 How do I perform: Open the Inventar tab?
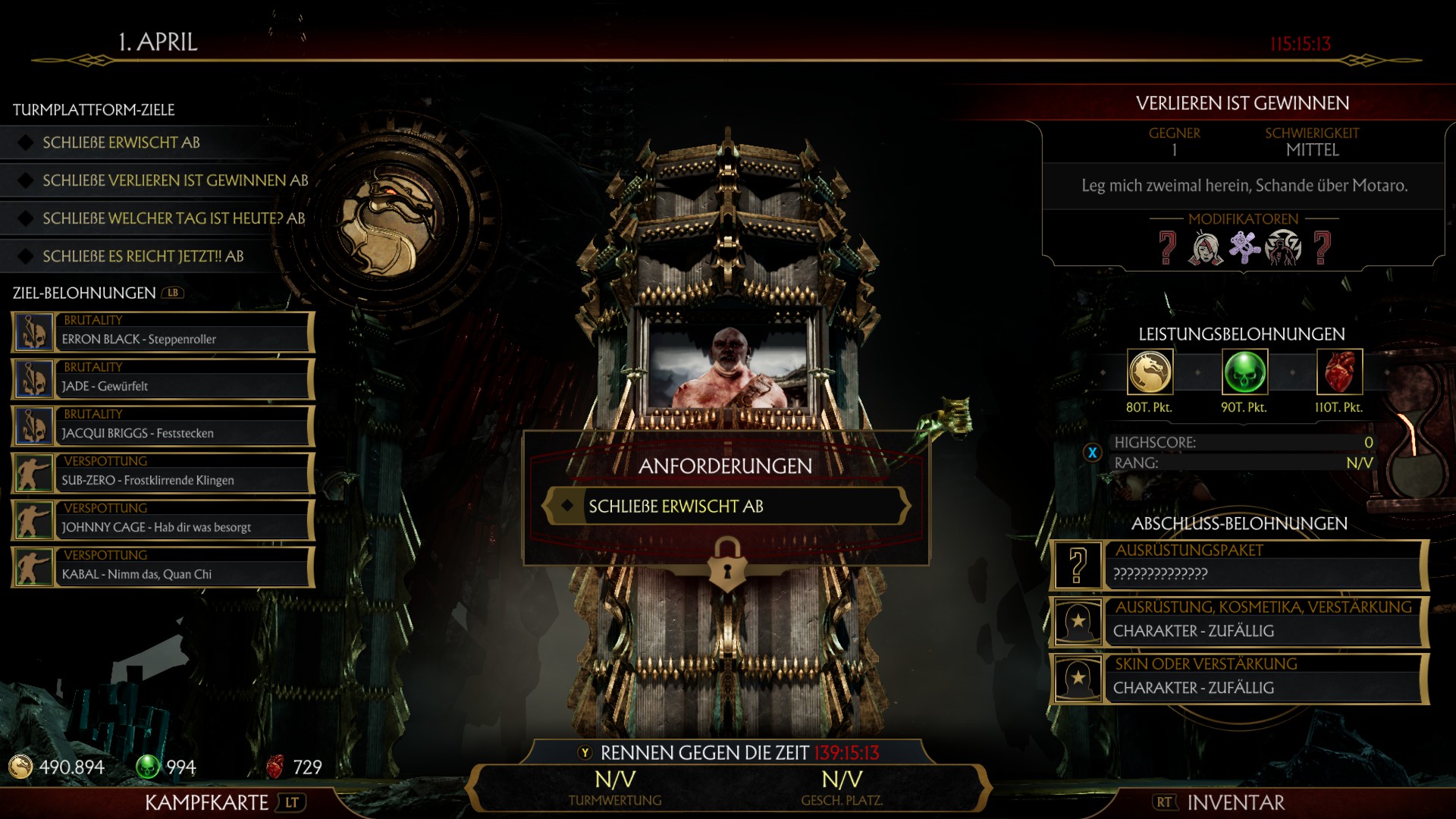coord(1235,802)
